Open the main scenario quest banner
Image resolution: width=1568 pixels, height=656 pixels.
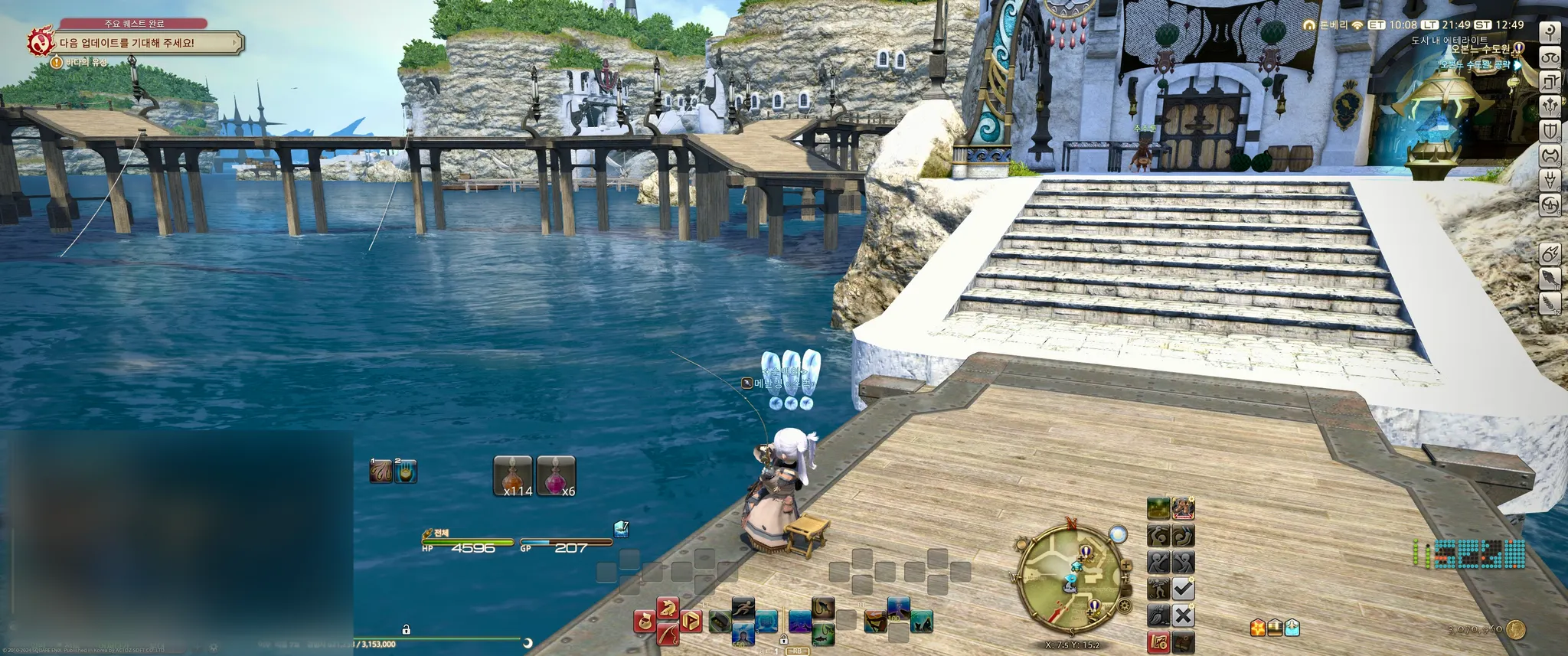point(145,43)
